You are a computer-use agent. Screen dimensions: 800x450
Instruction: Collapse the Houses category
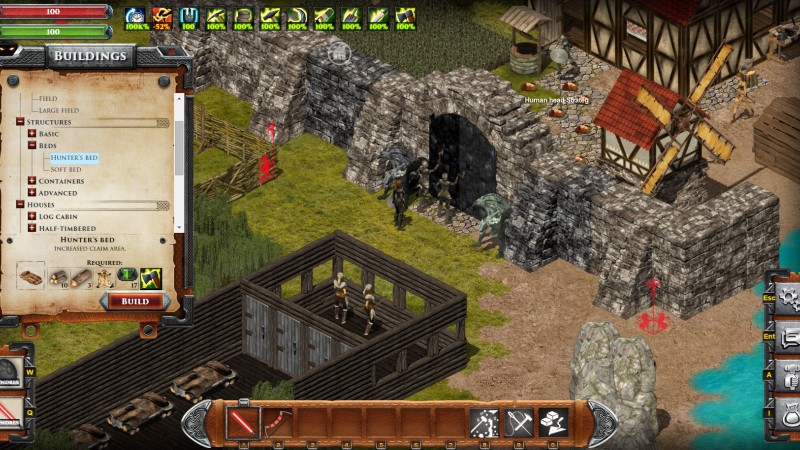[20, 205]
